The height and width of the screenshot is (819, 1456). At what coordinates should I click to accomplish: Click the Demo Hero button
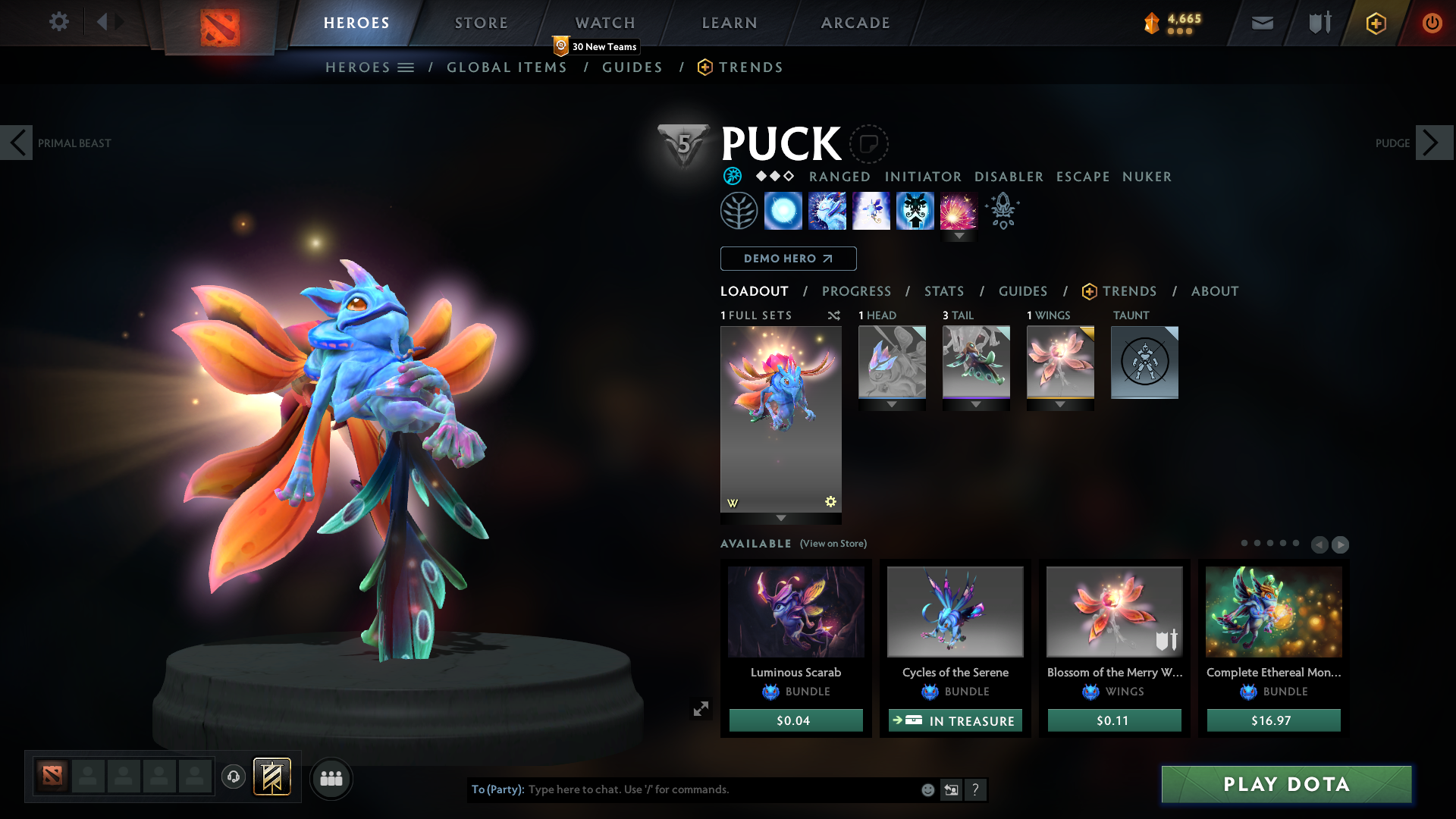tap(787, 259)
